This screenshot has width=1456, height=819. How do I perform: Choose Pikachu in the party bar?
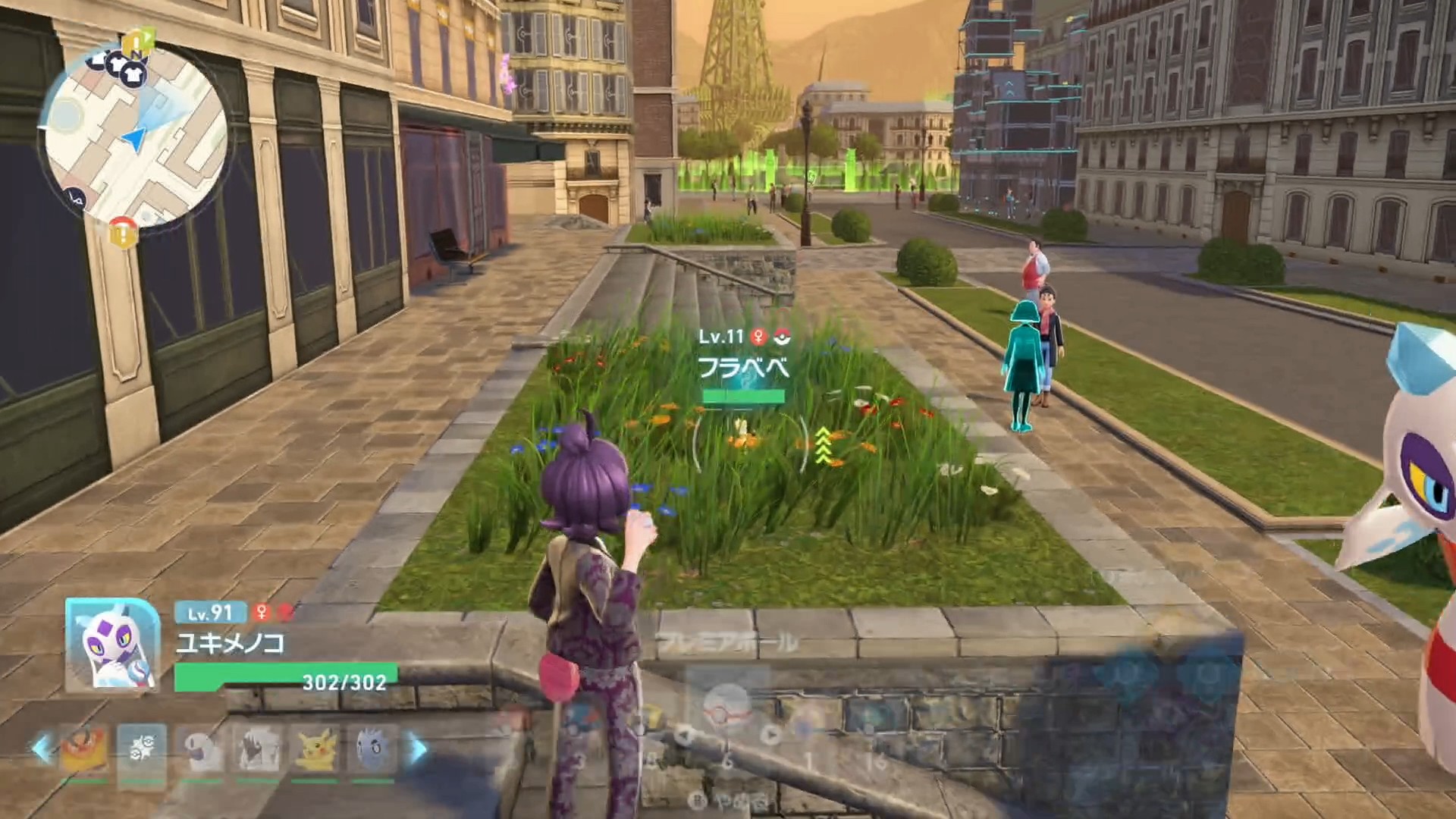click(x=315, y=748)
